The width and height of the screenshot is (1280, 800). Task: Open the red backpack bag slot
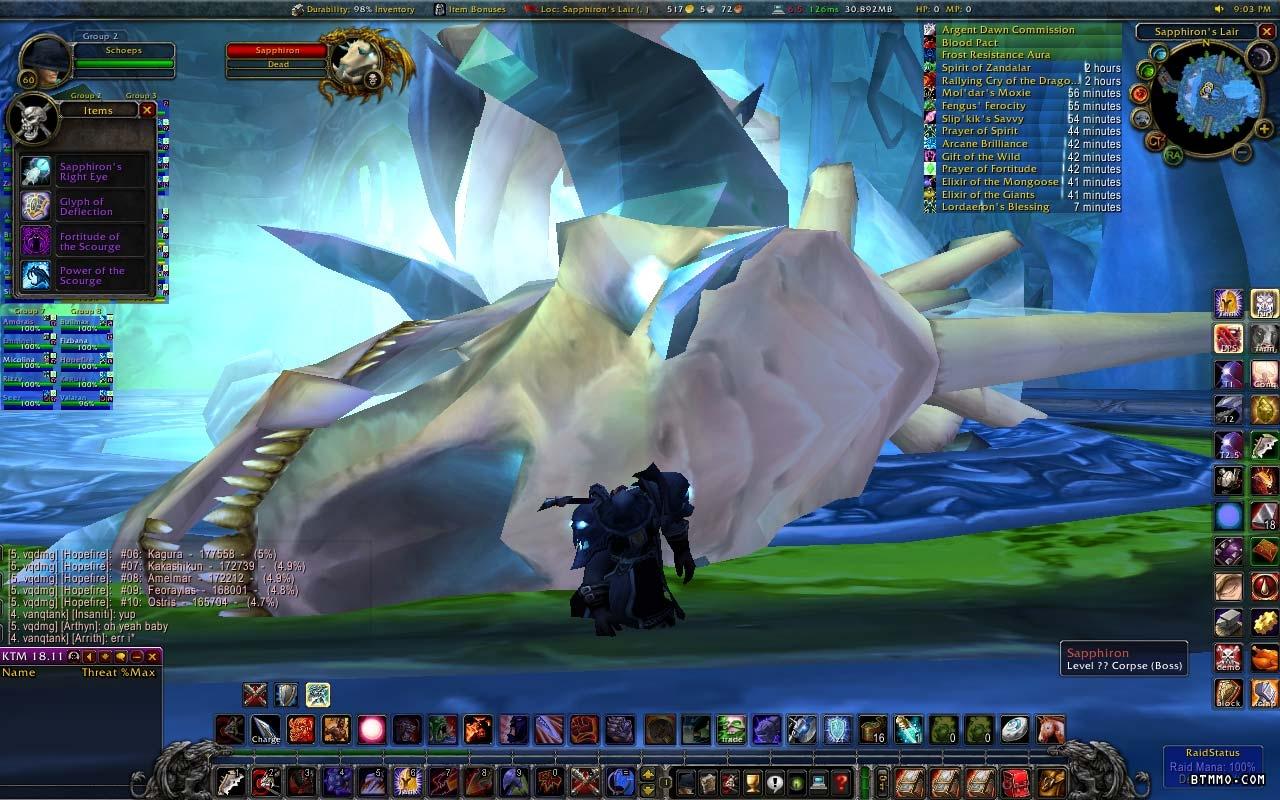pyautogui.click(x=1016, y=781)
